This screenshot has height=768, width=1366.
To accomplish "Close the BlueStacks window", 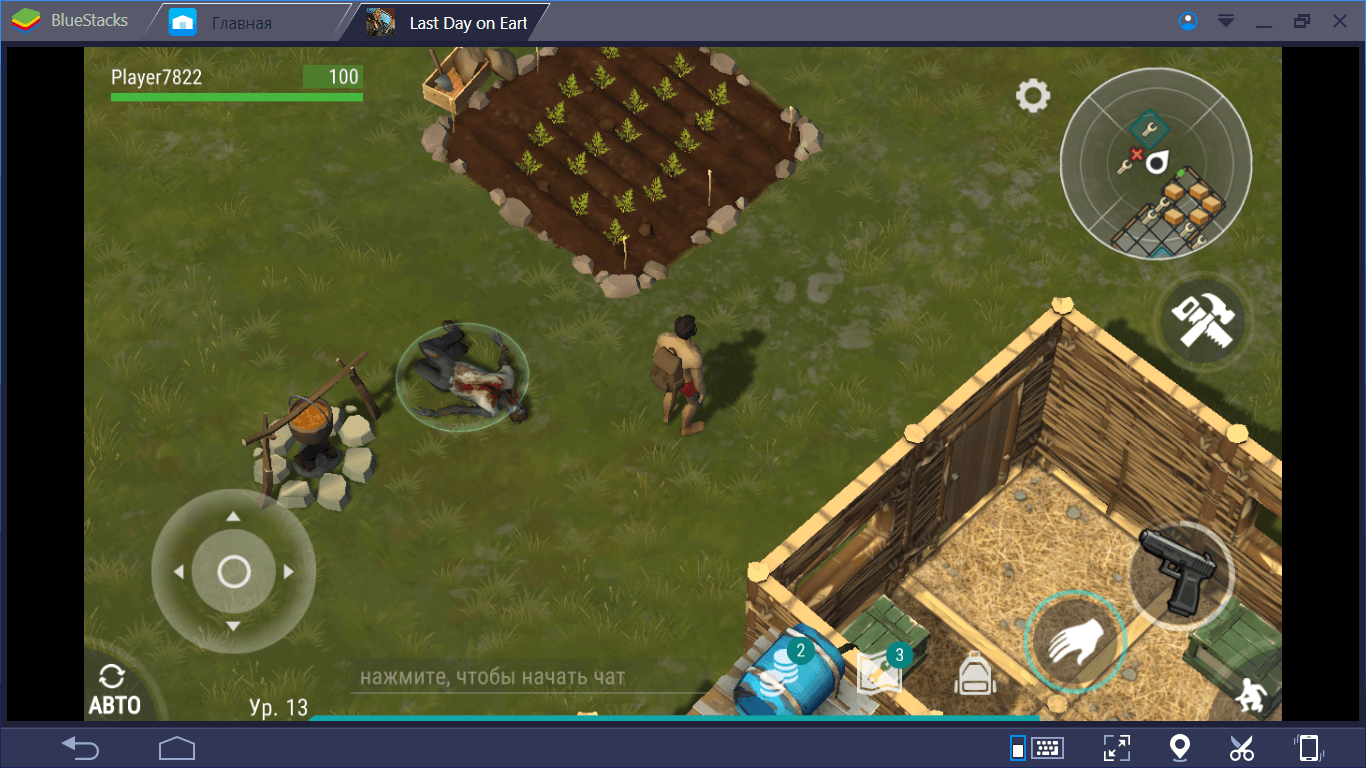I will [1339, 21].
